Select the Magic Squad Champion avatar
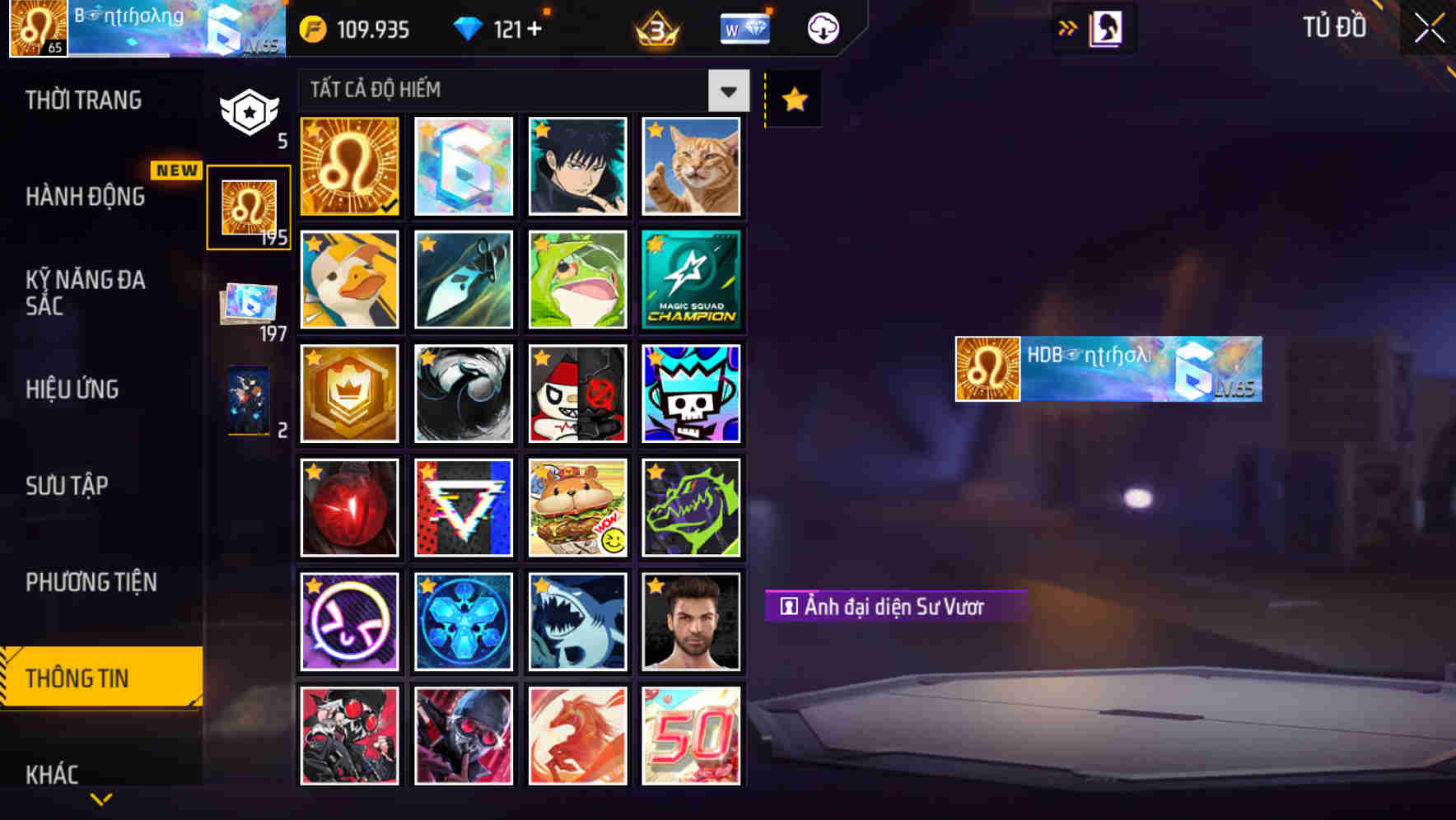This screenshot has height=820, width=1456. point(692,280)
